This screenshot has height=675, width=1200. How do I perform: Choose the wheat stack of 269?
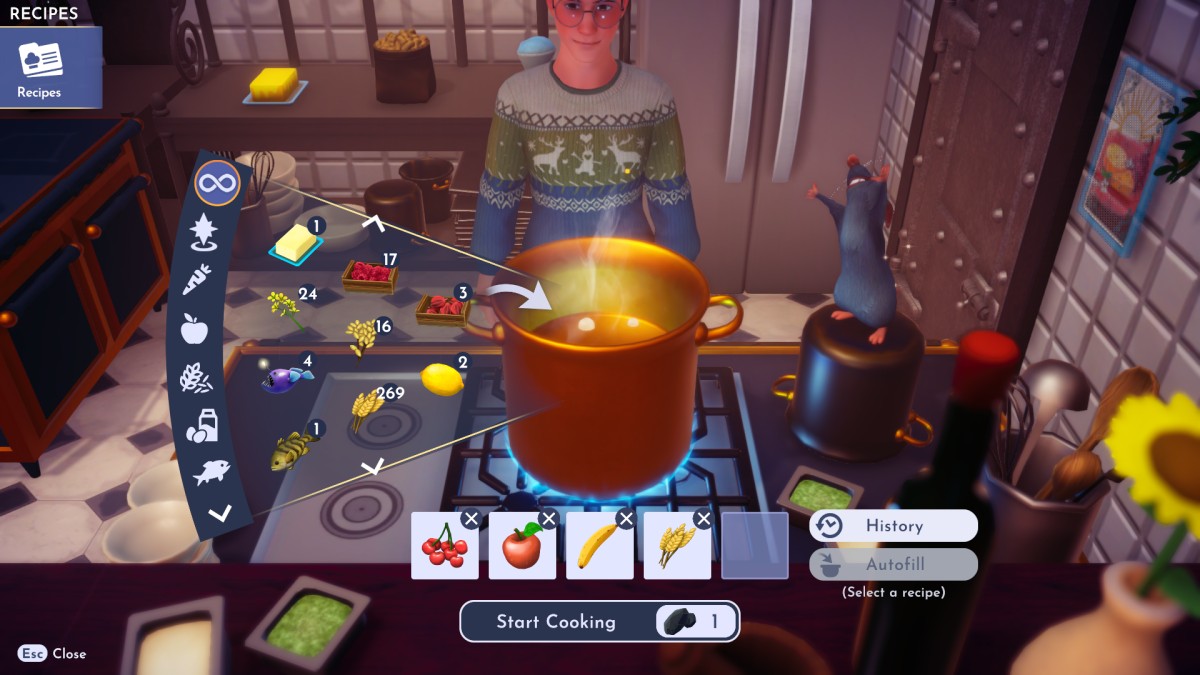pyautogui.click(x=366, y=408)
